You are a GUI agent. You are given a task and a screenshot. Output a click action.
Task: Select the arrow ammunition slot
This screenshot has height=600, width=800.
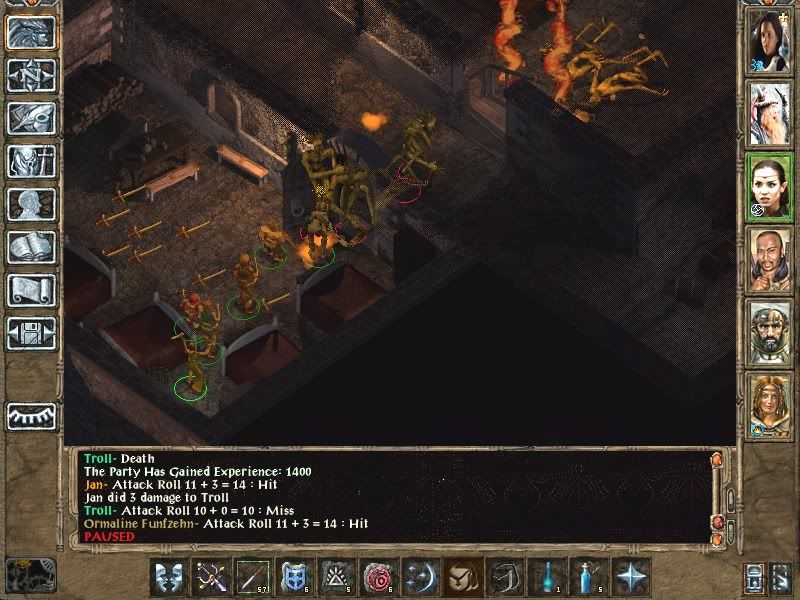[253, 577]
